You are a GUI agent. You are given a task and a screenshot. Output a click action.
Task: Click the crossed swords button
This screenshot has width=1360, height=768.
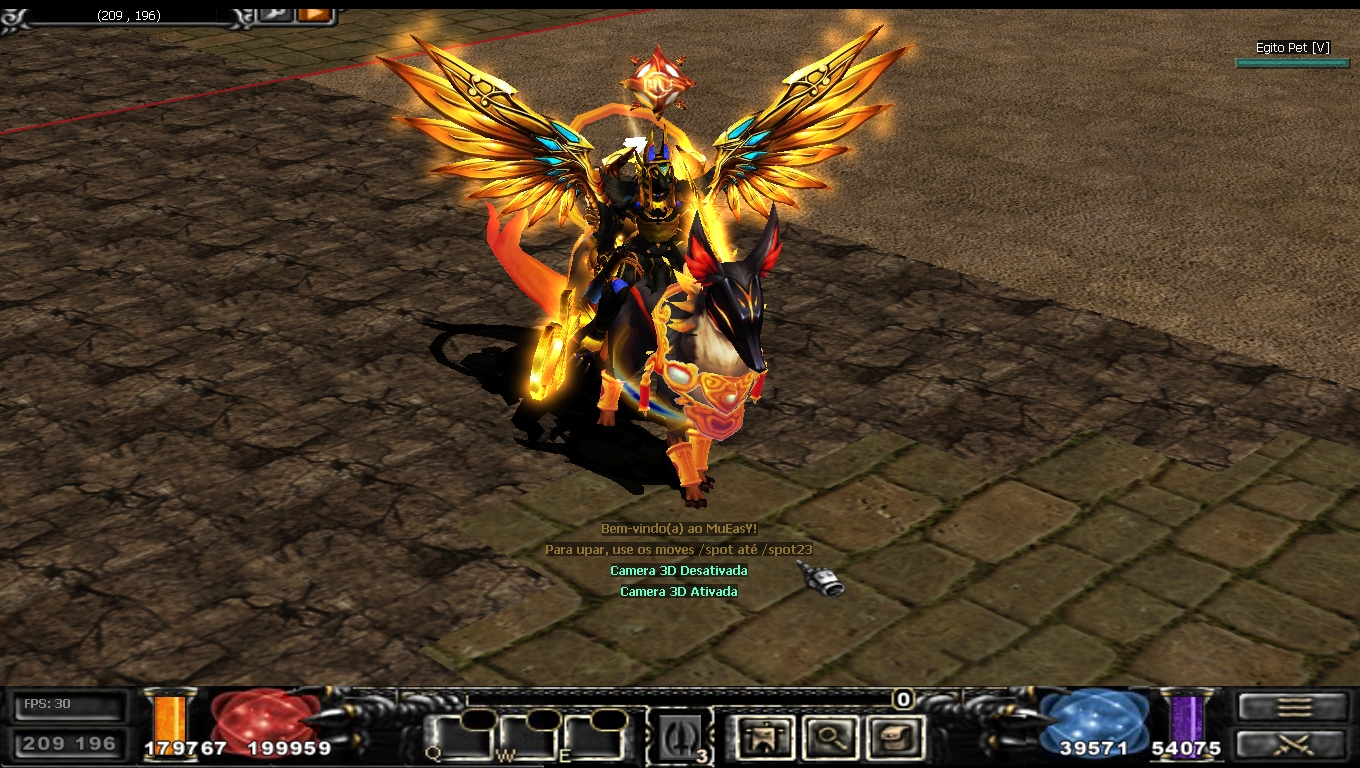pyautogui.click(x=1294, y=745)
